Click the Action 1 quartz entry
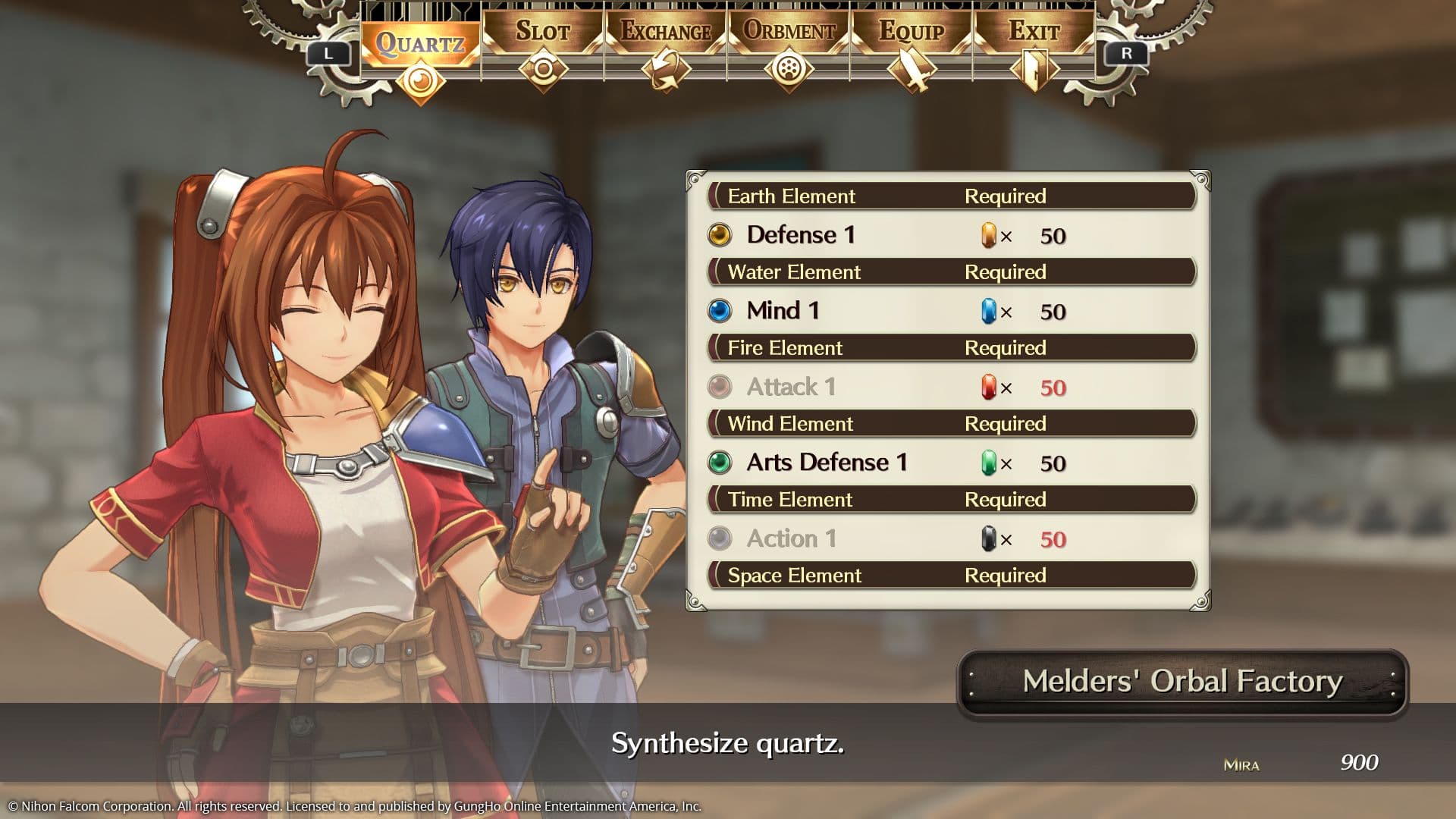Screen dimensions: 1456x819 (x=792, y=538)
